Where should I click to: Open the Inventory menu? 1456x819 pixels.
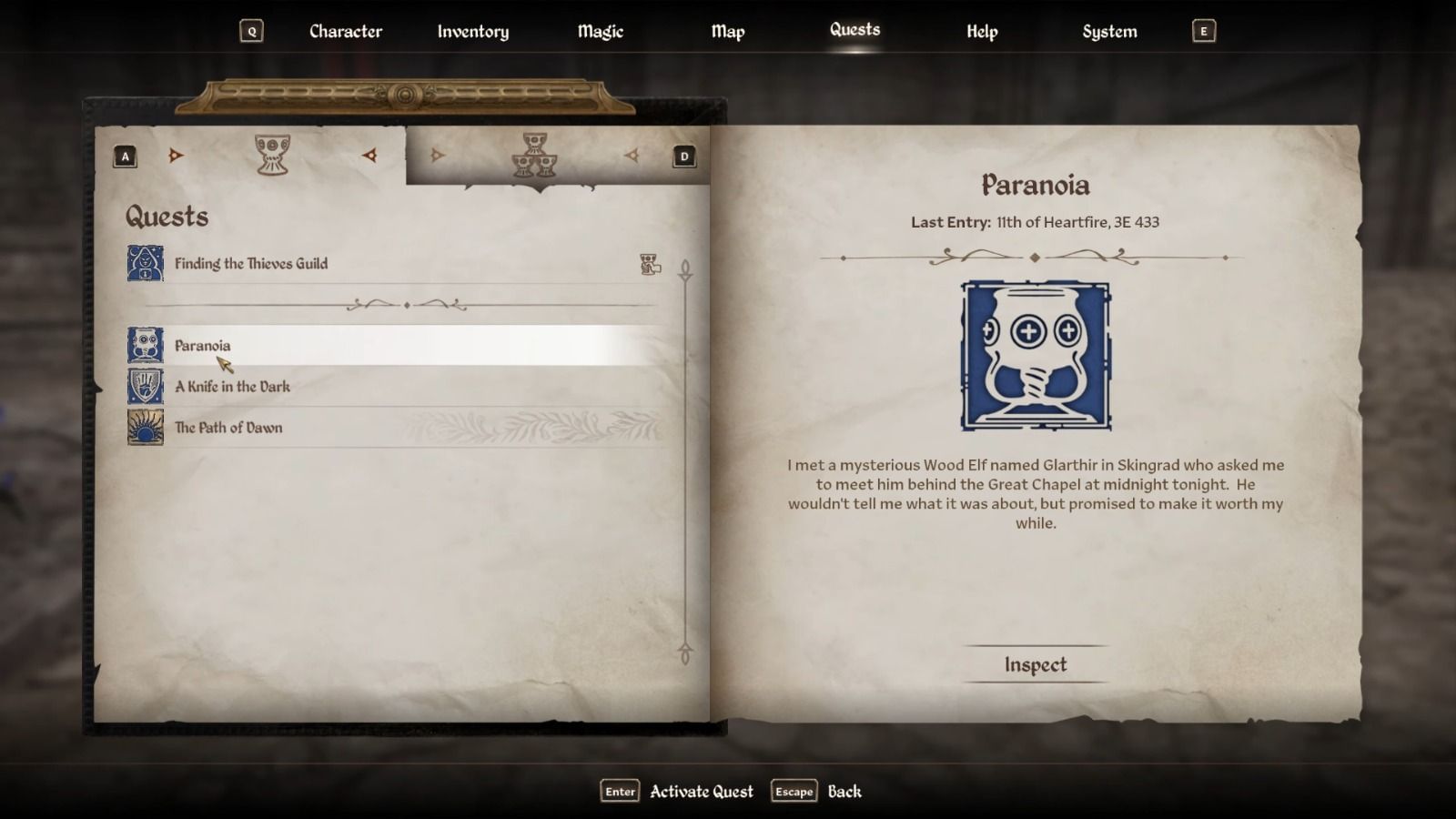(x=472, y=31)
